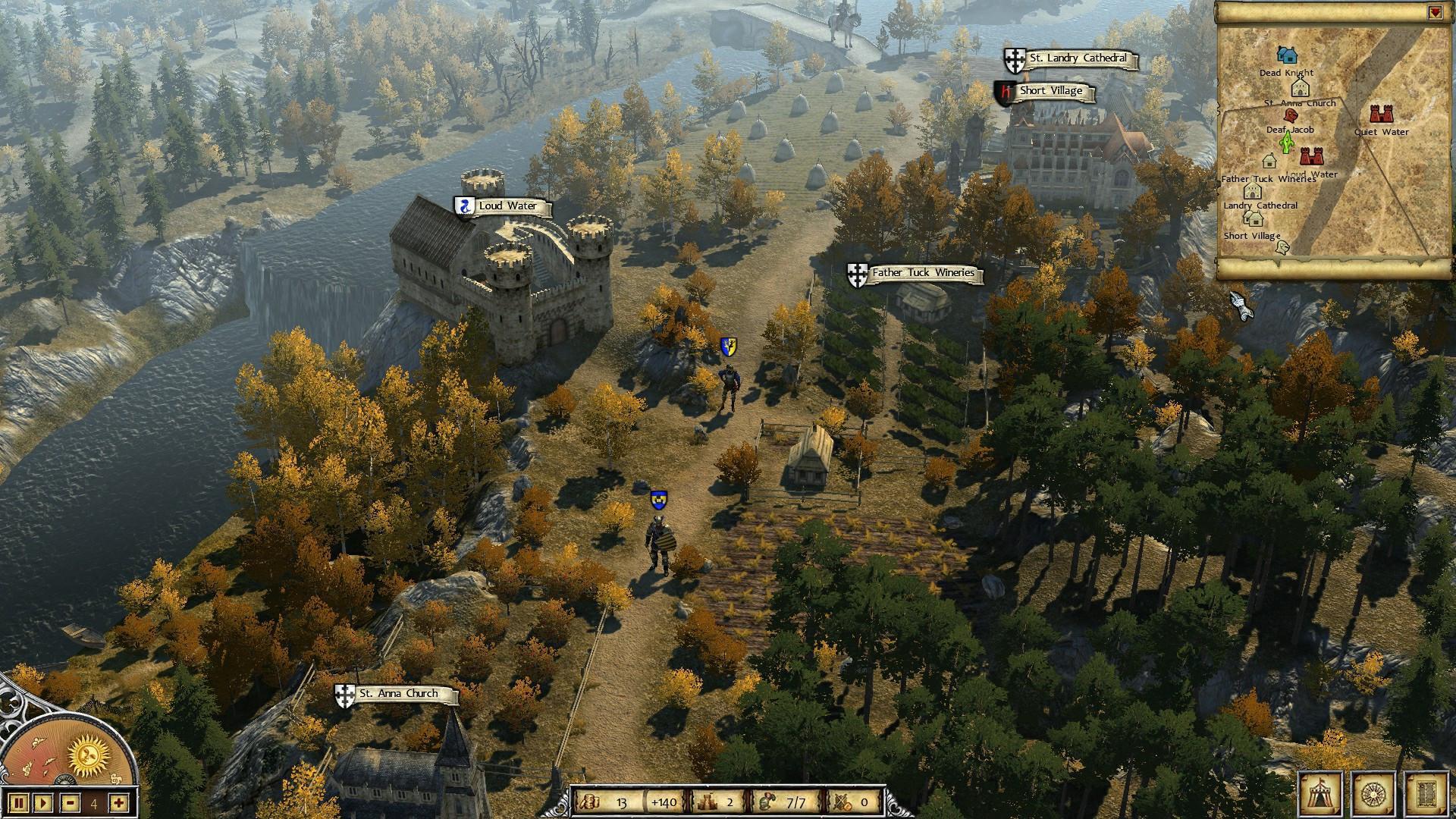Enable play on the time controls
Screen dimensions: 1456x819
43,803
